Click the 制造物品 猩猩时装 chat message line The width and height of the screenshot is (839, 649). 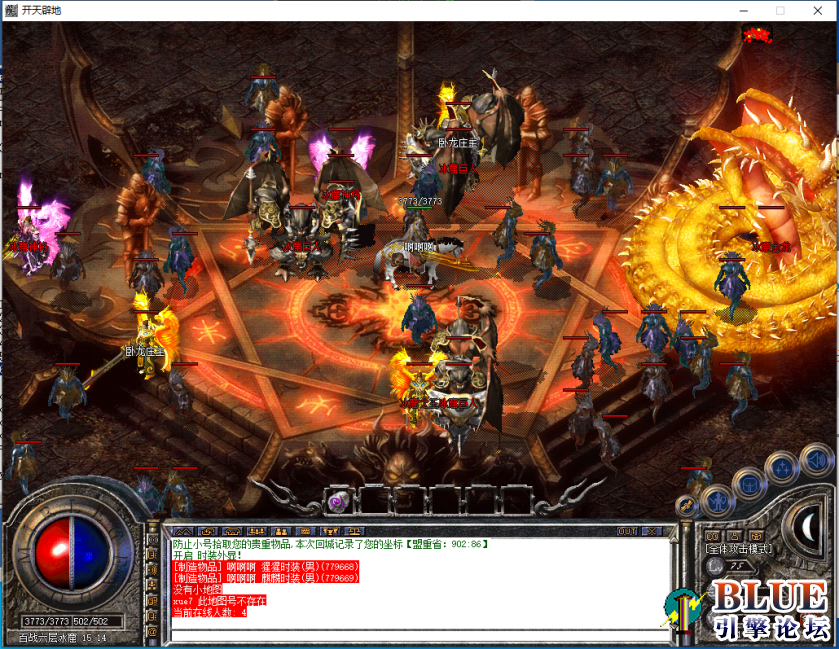[266, 565]
